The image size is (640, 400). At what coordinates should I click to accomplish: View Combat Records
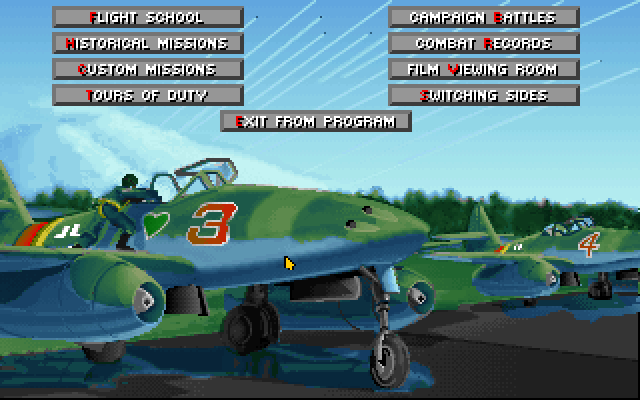[484, 43]
